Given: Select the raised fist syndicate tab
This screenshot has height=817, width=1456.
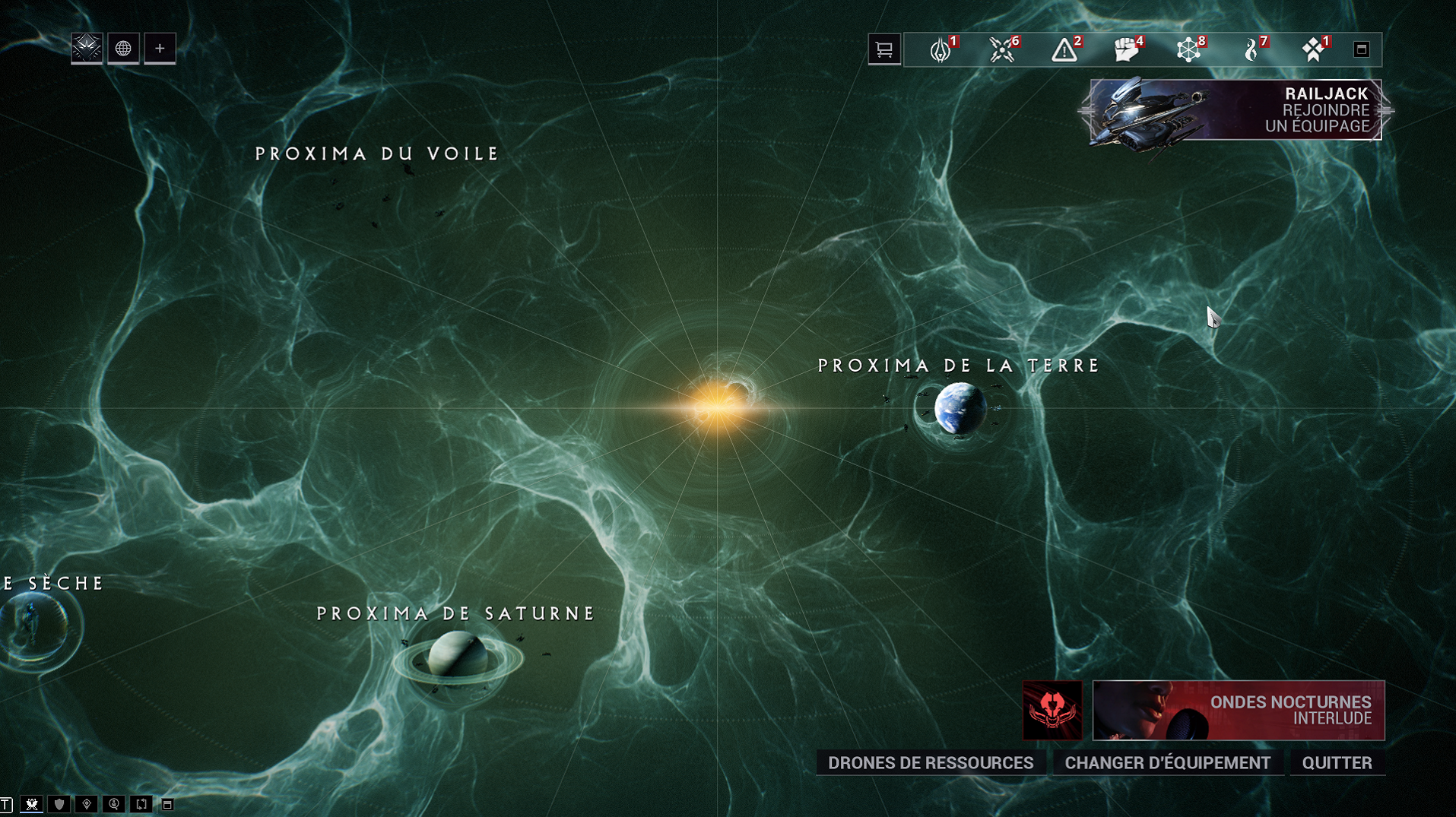Looking at the screenshot, I should point(1126,49).
